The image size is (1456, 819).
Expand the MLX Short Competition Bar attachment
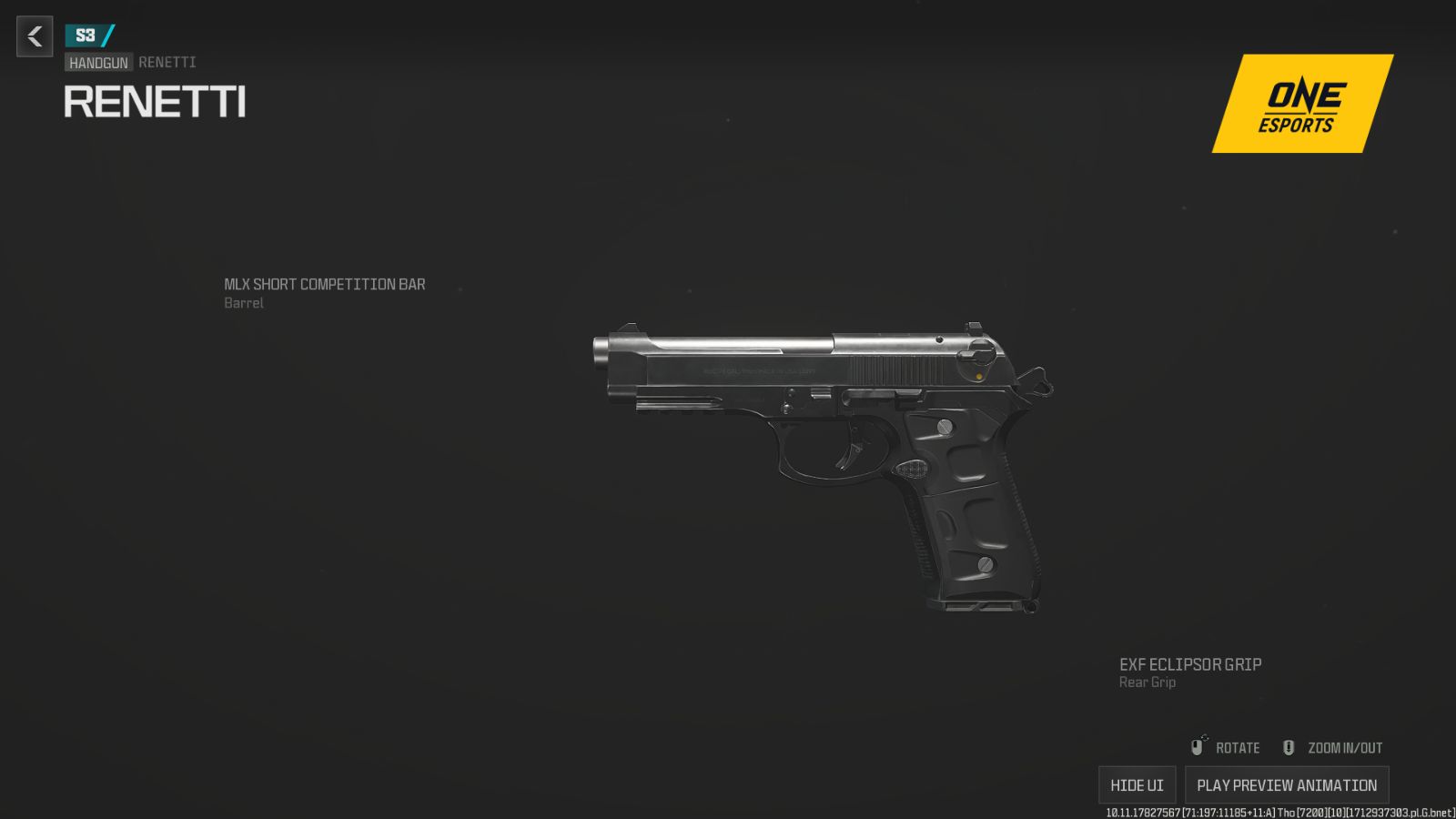pyautogui.click(x=326, y=284)
